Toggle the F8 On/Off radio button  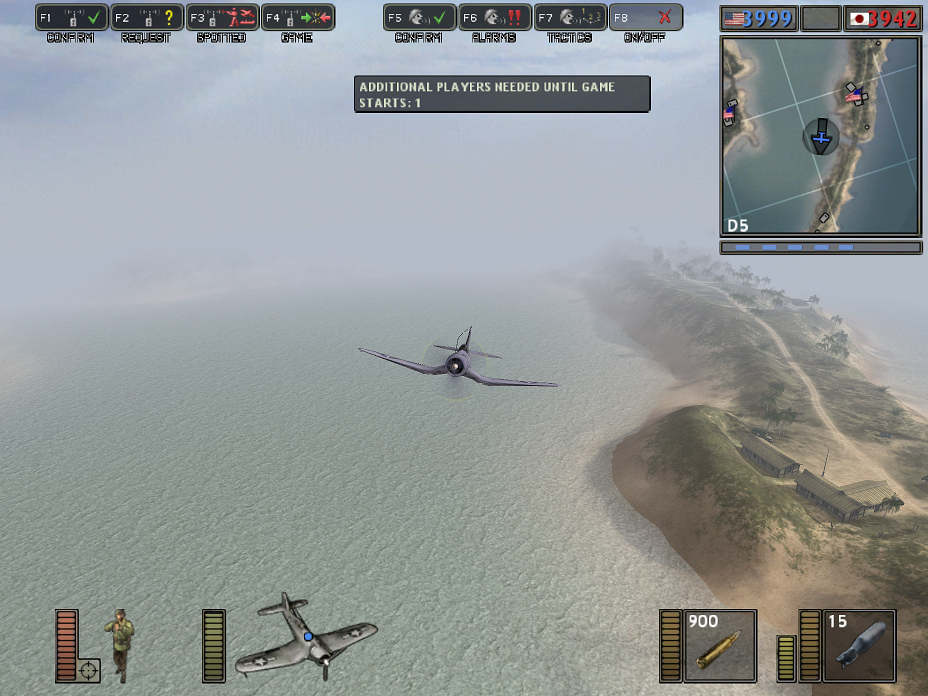(646, 18)
